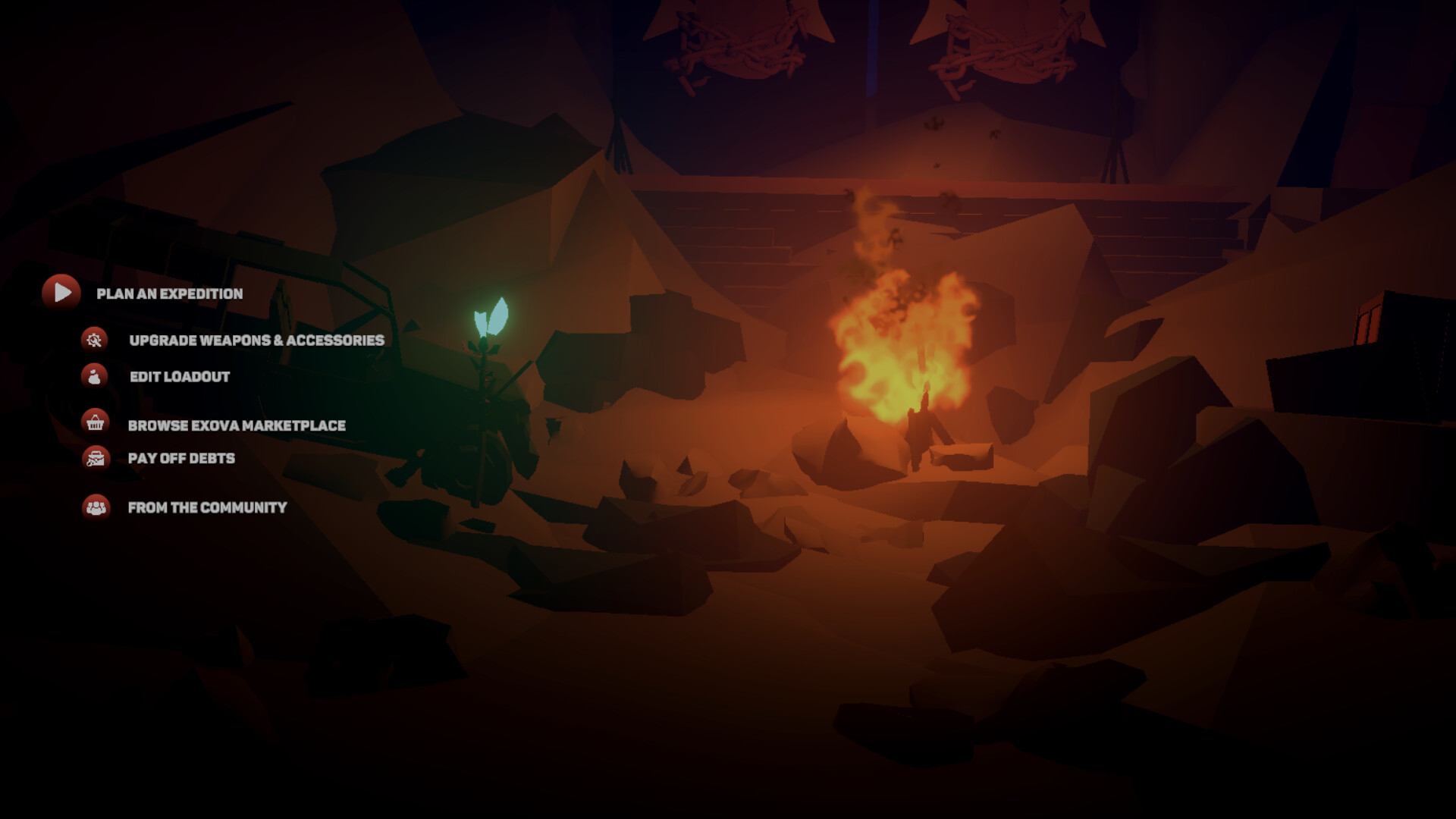
Task: Choose Plan an Expedition
Action: 169,294
